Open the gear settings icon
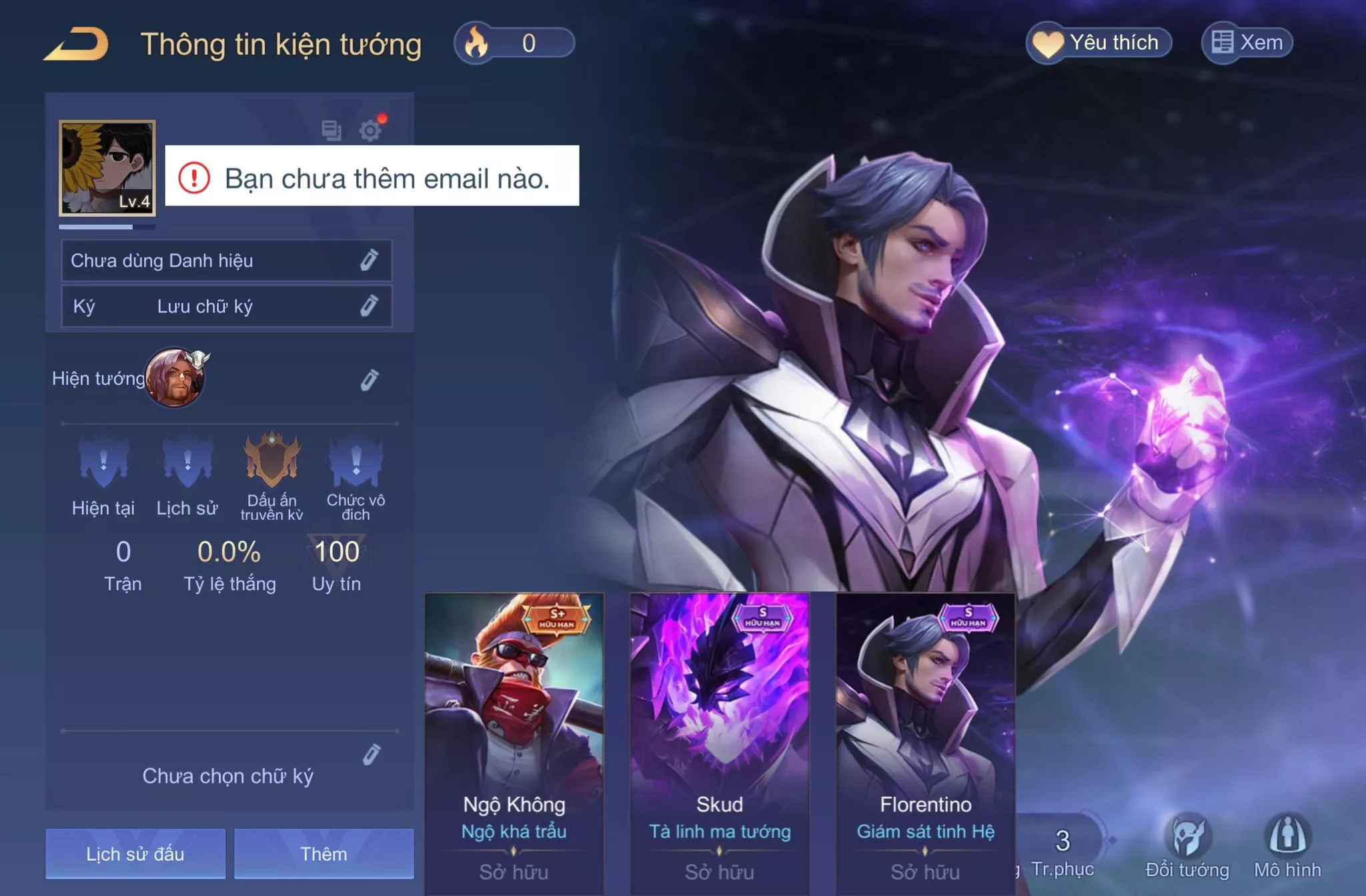 (370, 130)
